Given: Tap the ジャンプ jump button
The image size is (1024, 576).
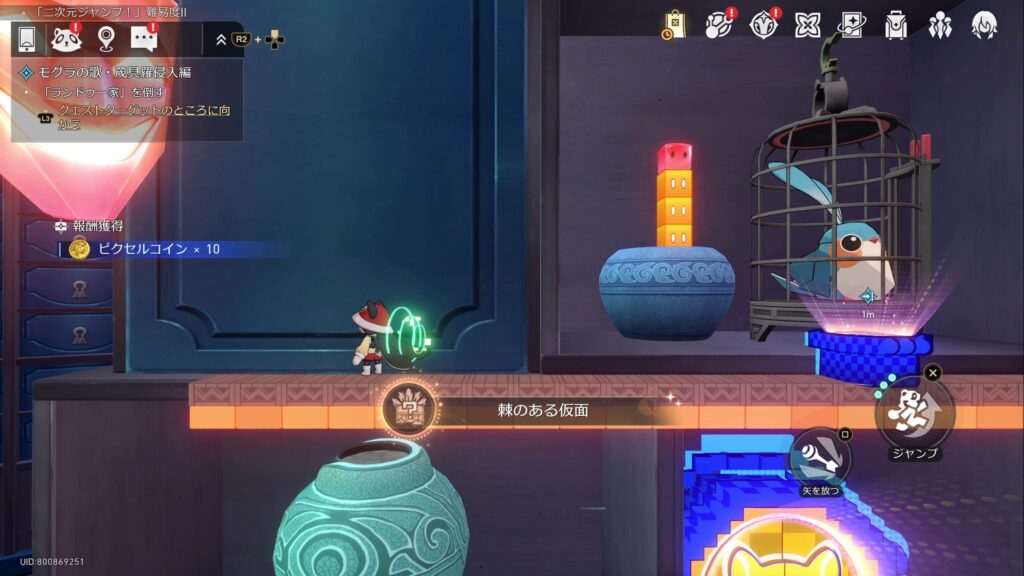Looking at the screenshot, I should 914,412.
